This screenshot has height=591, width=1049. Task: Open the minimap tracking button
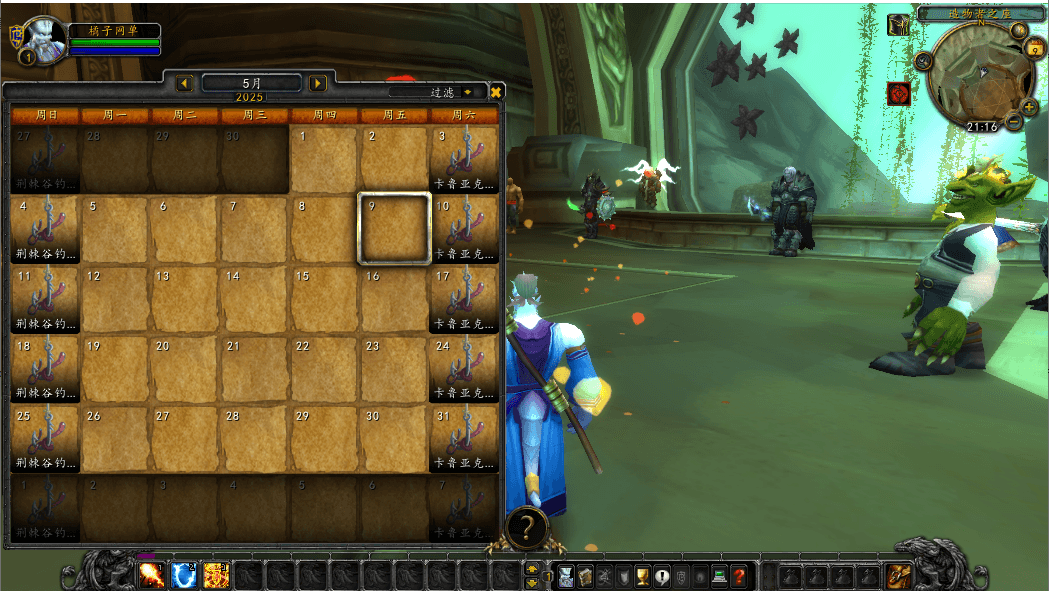point(923,61)
